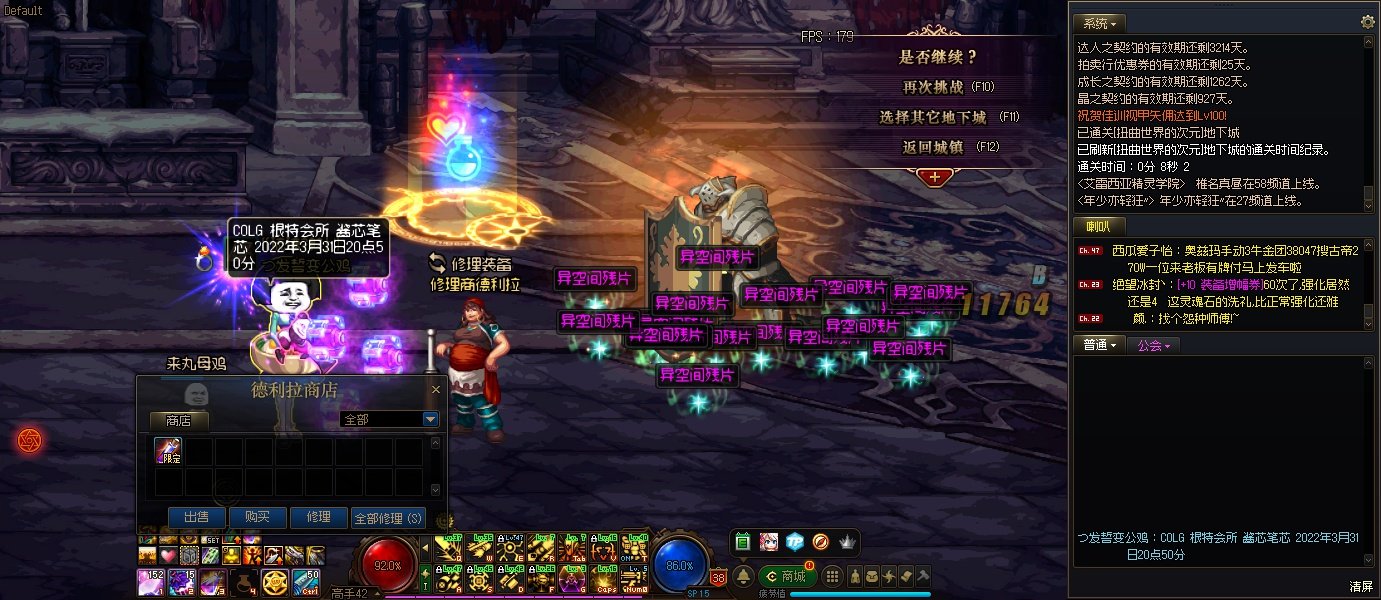Open the 商城 cash shop

coord(784,576)
